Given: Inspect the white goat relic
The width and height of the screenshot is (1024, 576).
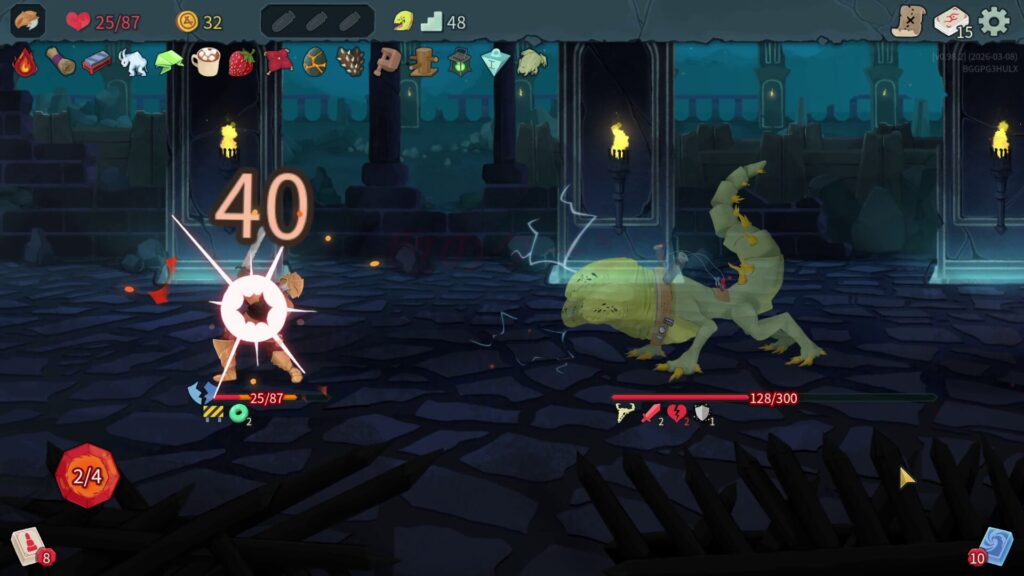Looking at the screenshot, I should pyautogui.click(x=133, y=61).
